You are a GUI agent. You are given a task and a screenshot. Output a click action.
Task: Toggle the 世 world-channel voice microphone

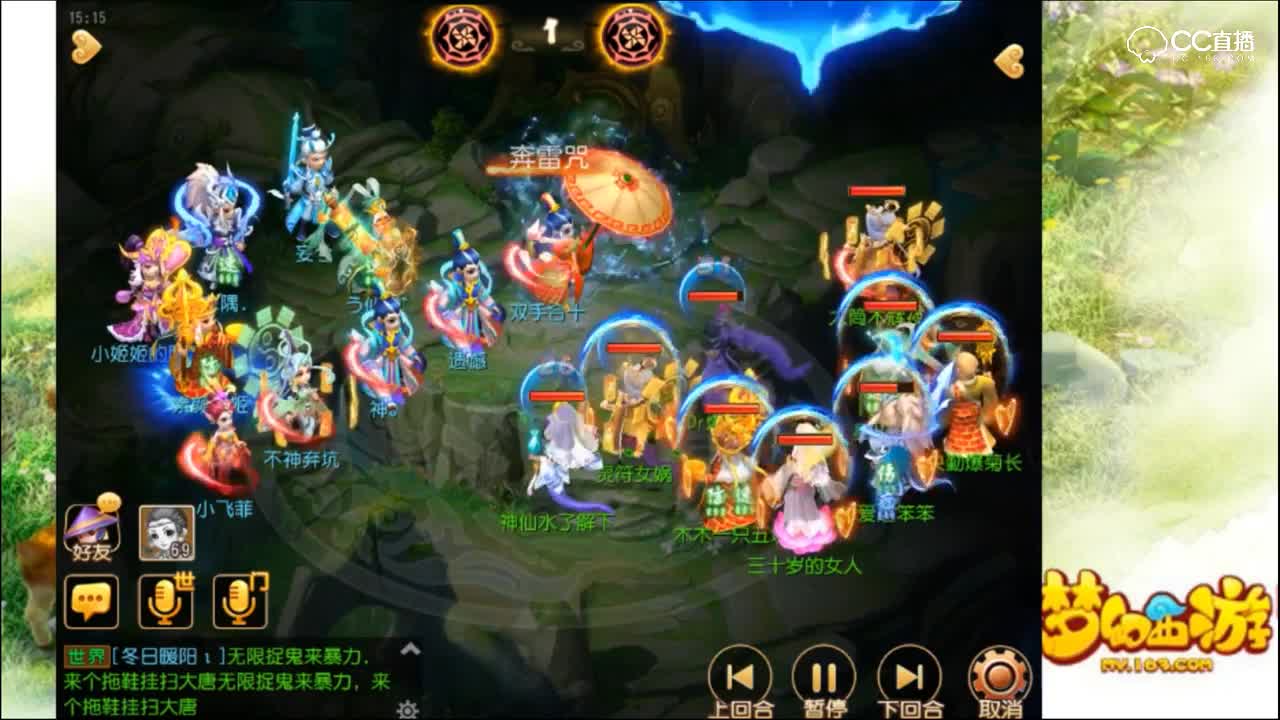click(165, 601)
